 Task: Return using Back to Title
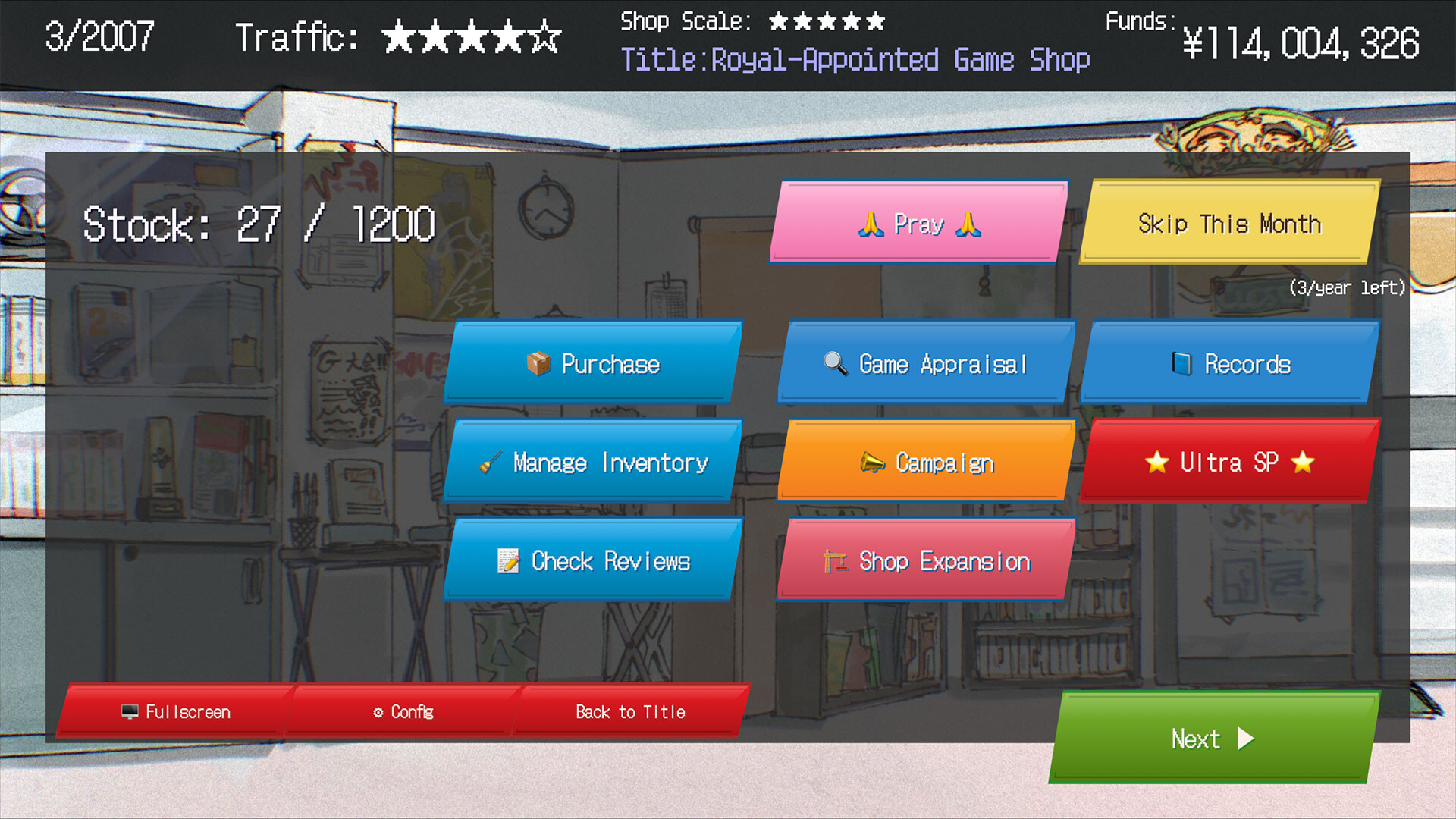(x=629, y=711)
